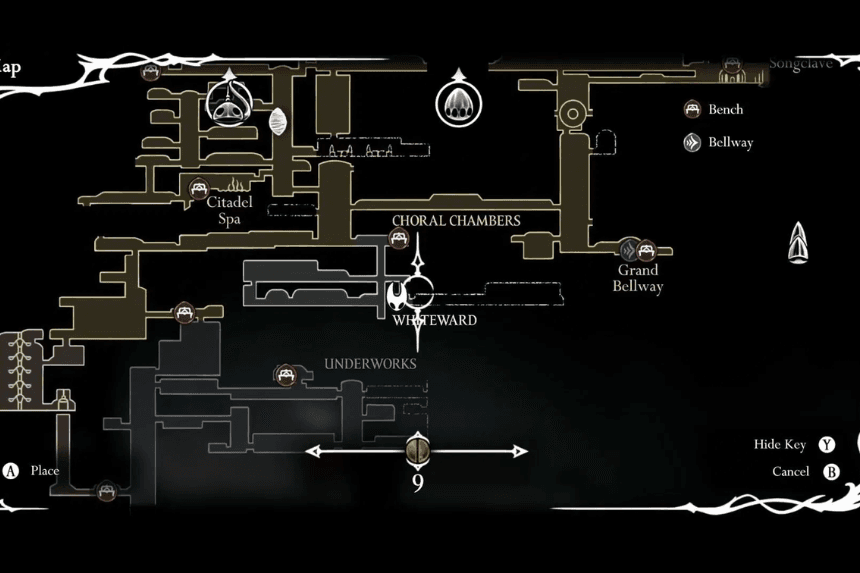This screenshot has height=573, width=860.
Task: Select the bench marker beside the Underworks label
Action: pyautogui.click(x=285, y=375)
